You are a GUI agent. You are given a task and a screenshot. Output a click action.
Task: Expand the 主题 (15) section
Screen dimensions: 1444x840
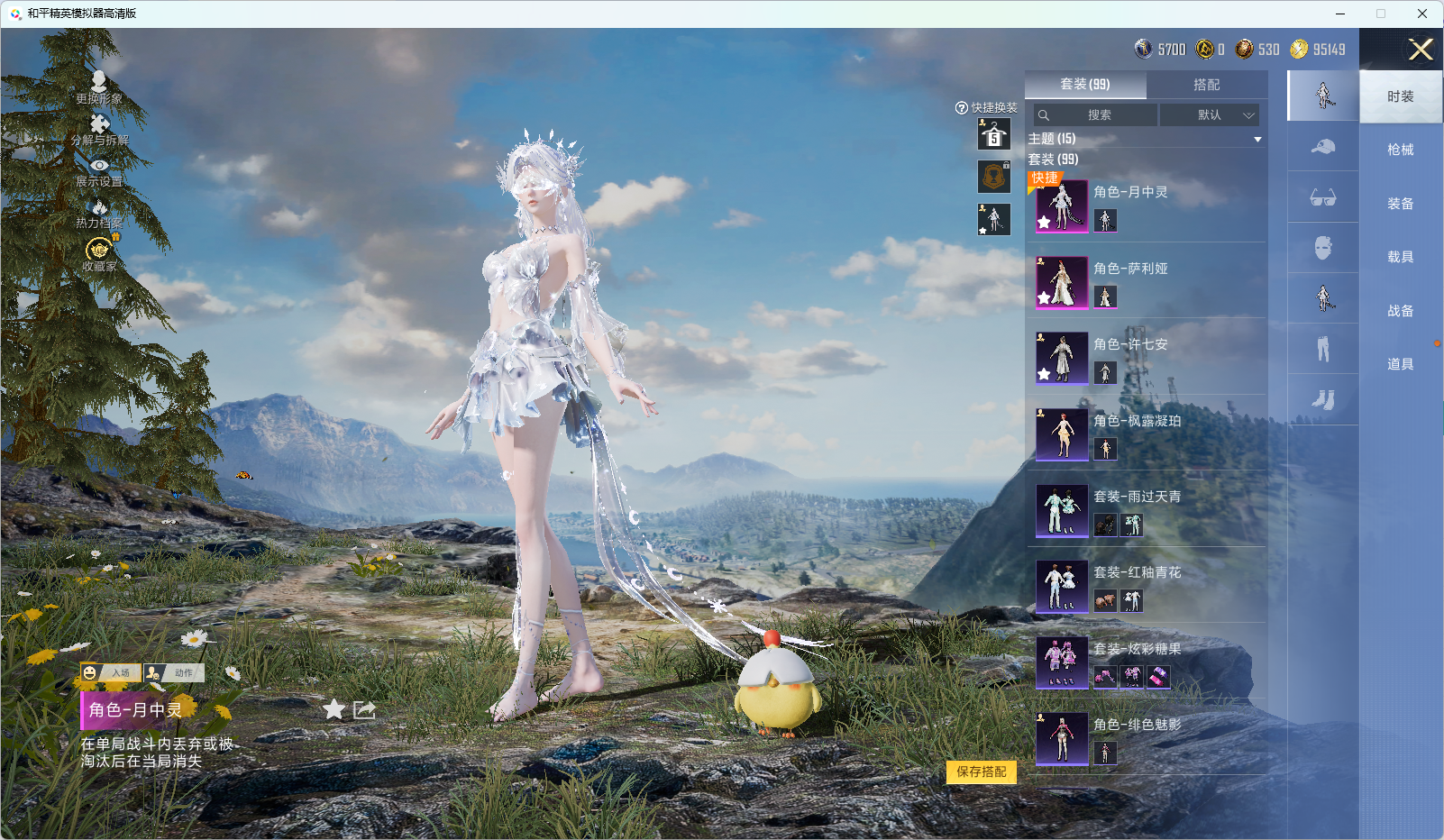click(x=1257, y=140)
